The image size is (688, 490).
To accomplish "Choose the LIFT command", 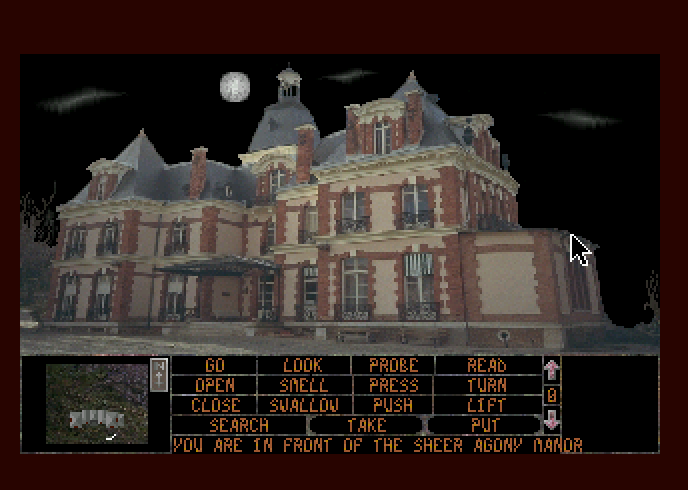I will (x=487, y=405).
